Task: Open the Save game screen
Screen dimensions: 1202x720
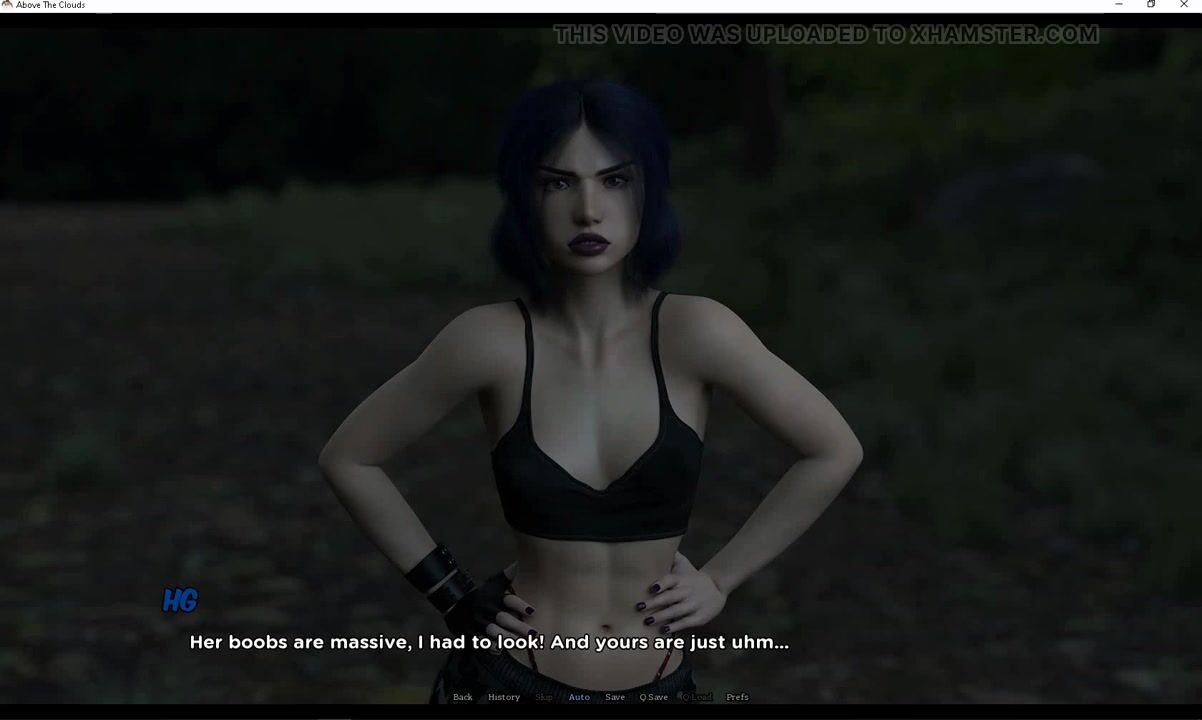Action: [615, 697]
